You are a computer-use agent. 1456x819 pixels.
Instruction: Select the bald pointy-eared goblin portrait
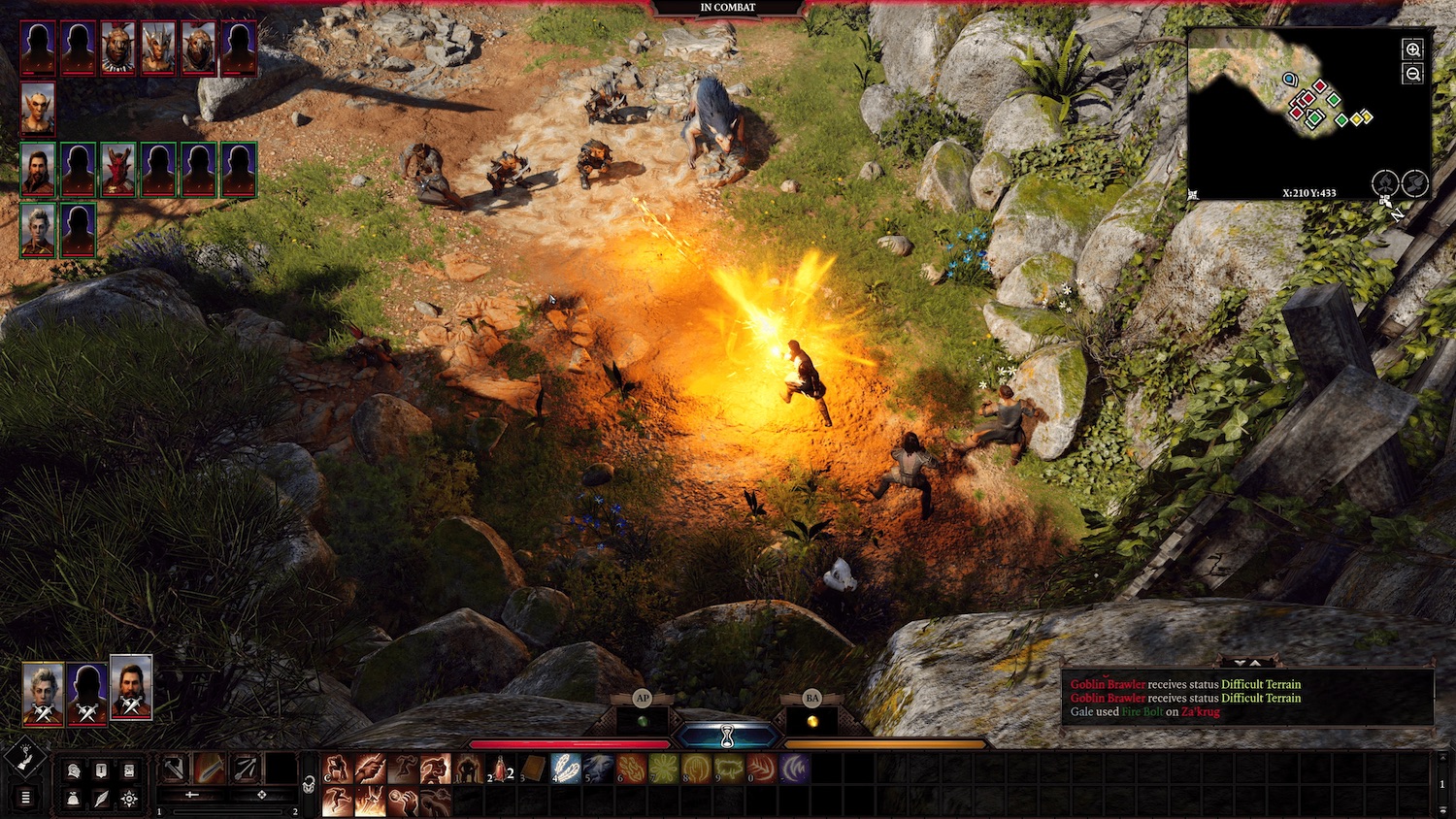click(38, 109)
